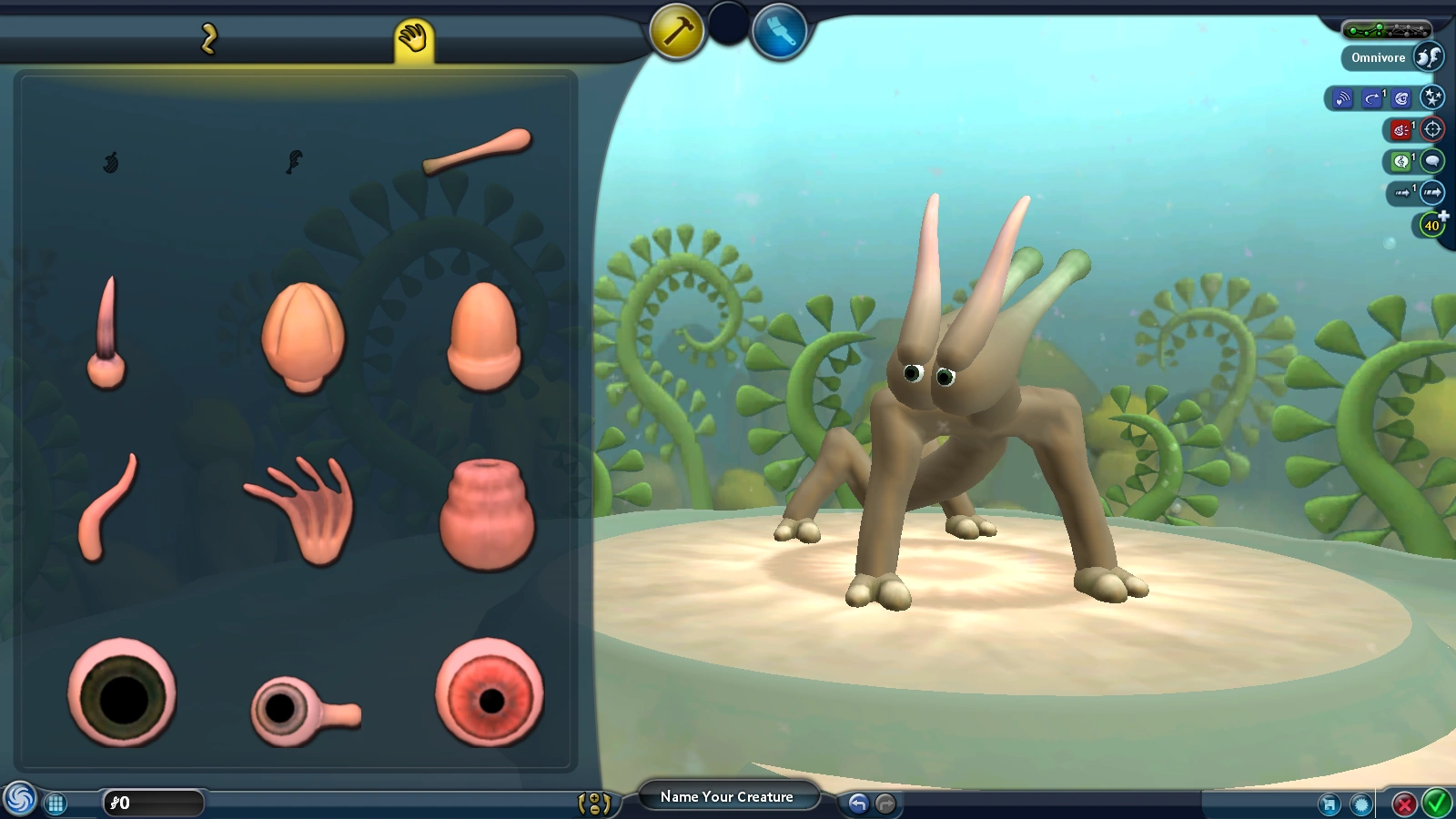
Task: Select the Paint mode brush icon
Action: (781, 32)
